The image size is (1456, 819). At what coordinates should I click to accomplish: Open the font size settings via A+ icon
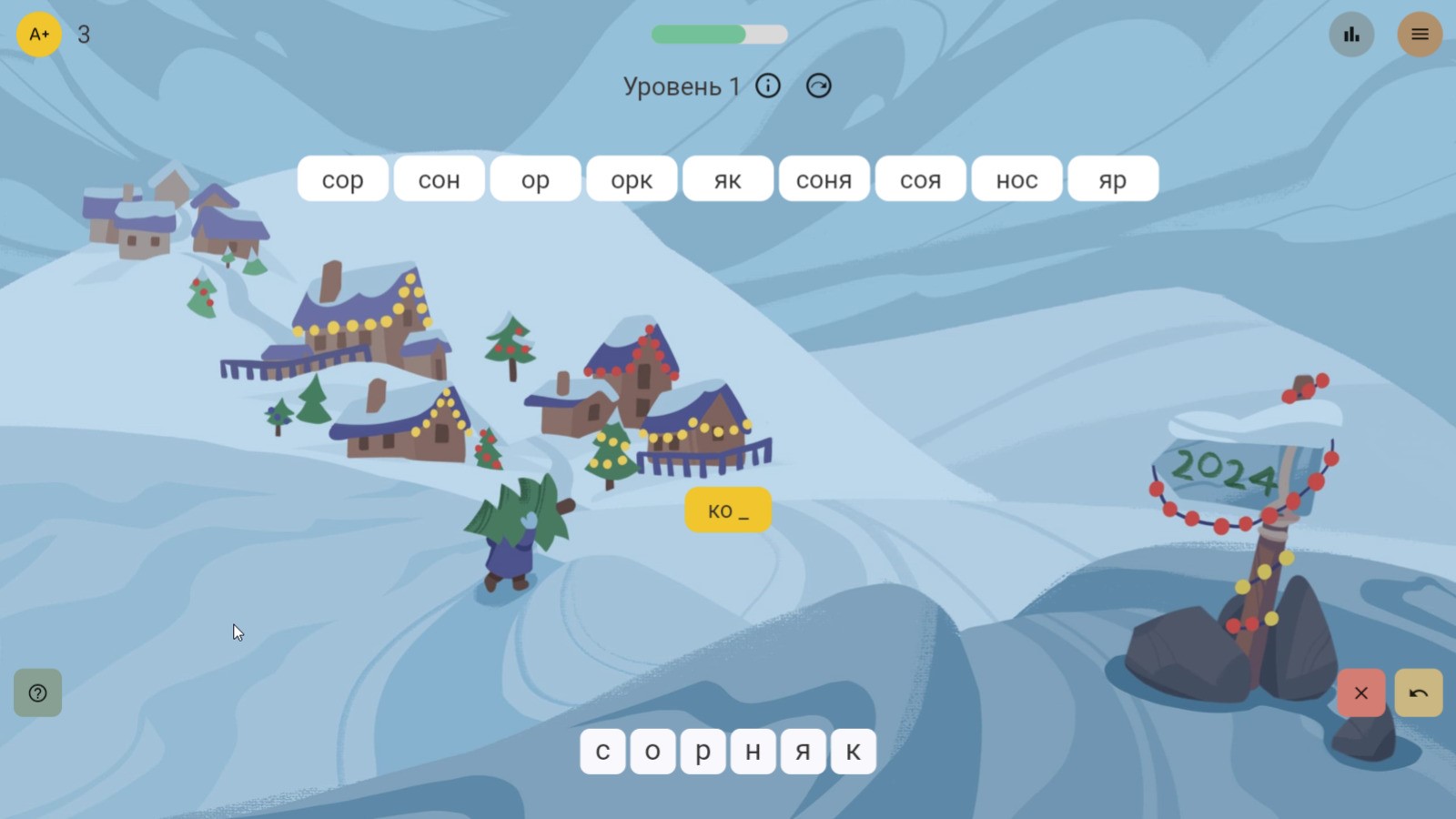coord(38,35)
